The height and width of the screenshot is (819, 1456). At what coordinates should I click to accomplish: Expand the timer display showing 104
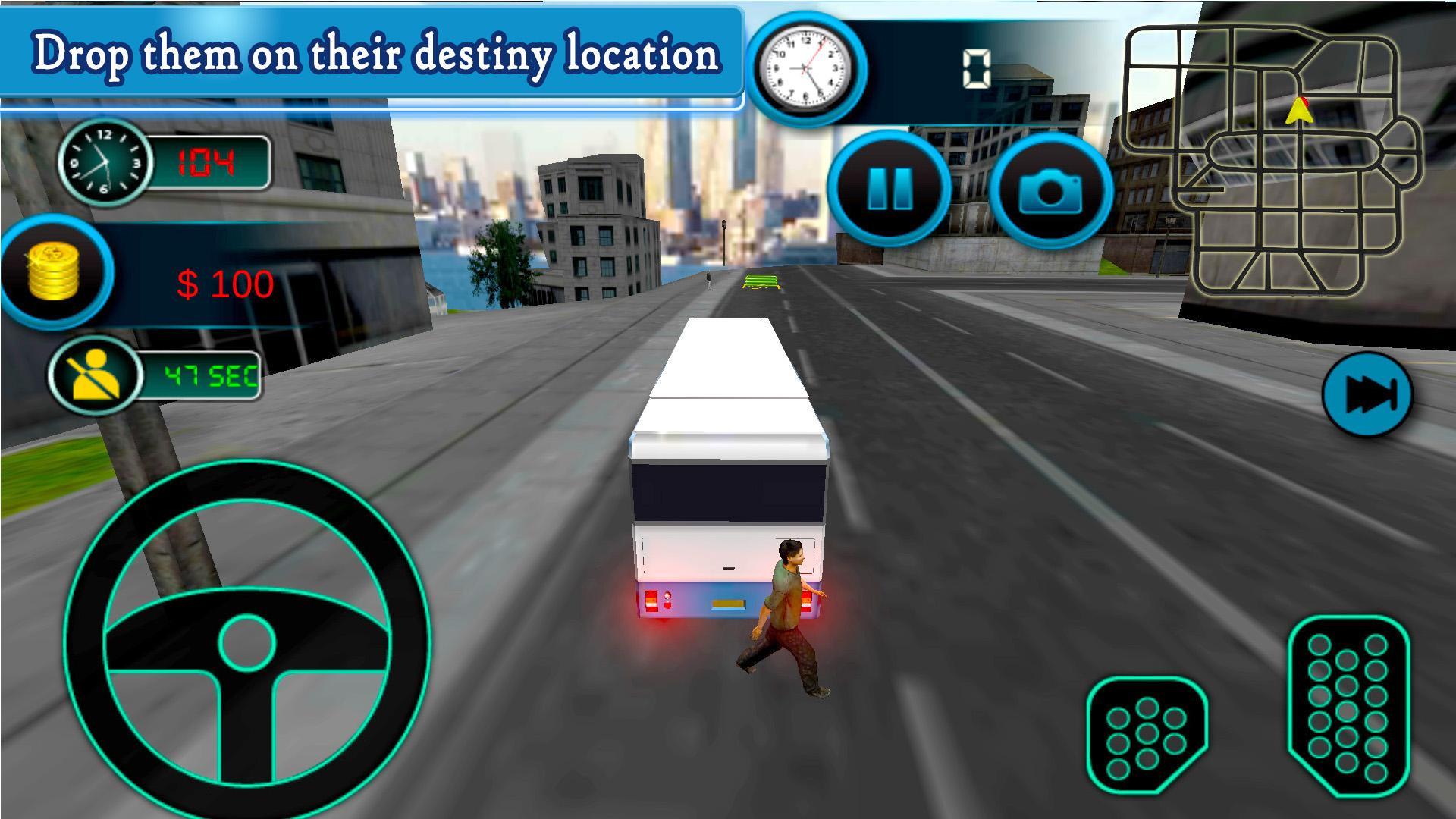[x=210, y=159]
